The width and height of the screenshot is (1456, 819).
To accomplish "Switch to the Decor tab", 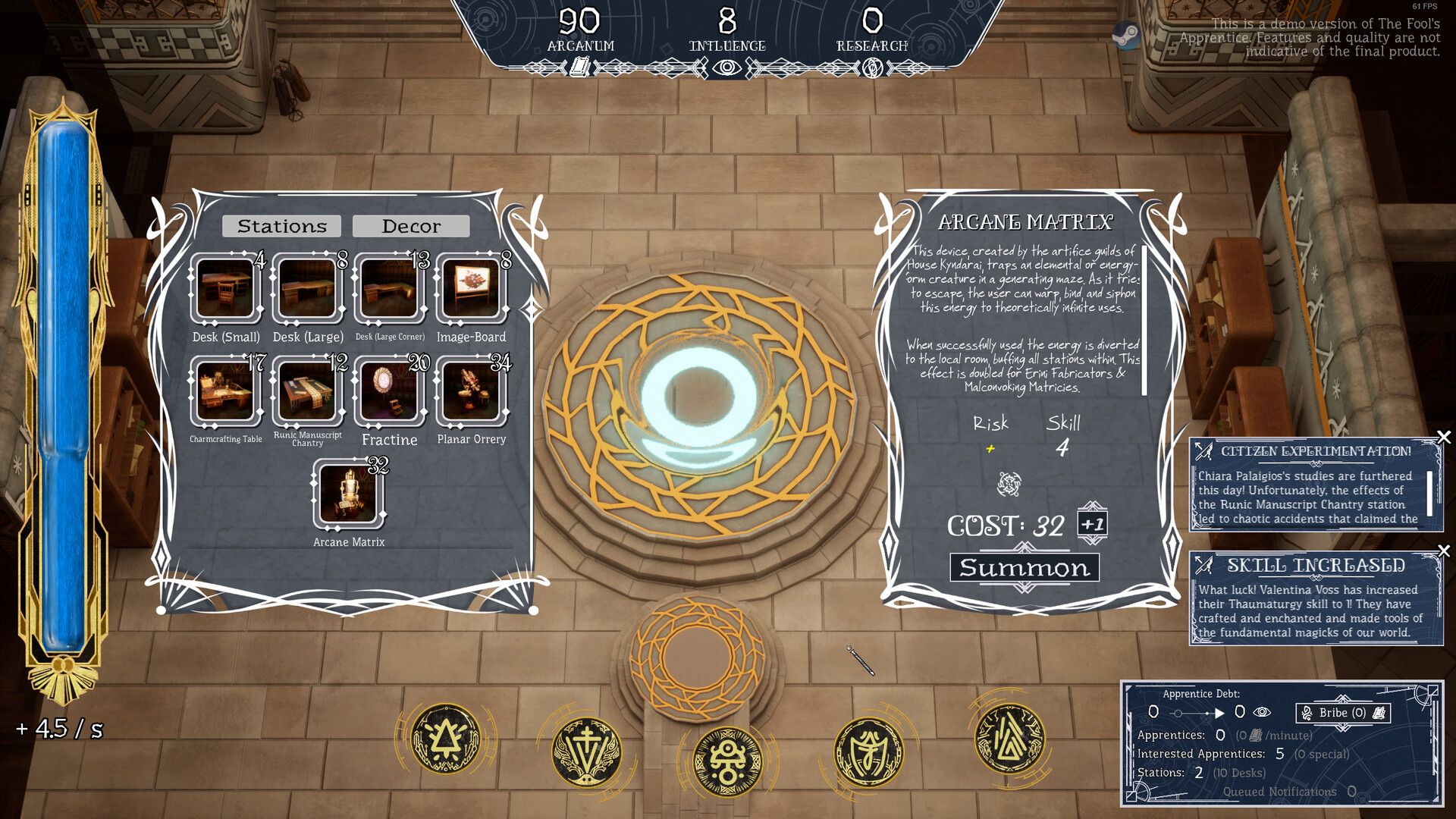I will point(410,225).
